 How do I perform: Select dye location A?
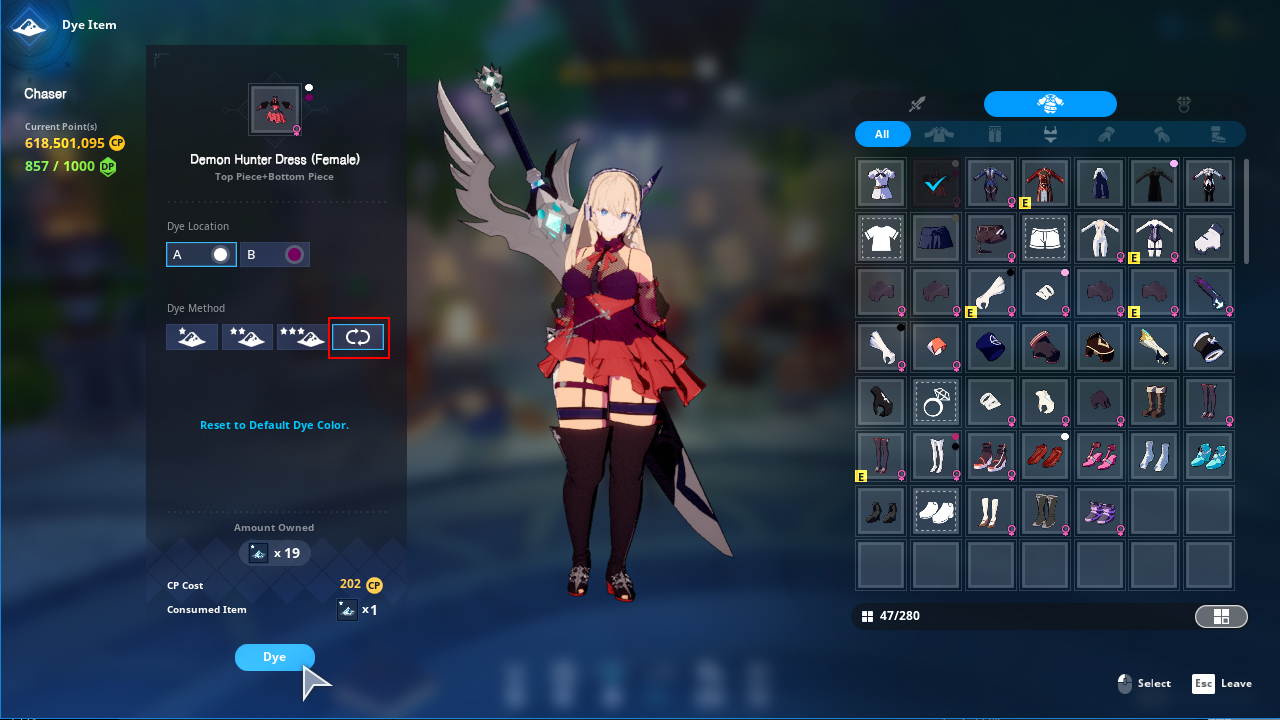tap(201, 255)
